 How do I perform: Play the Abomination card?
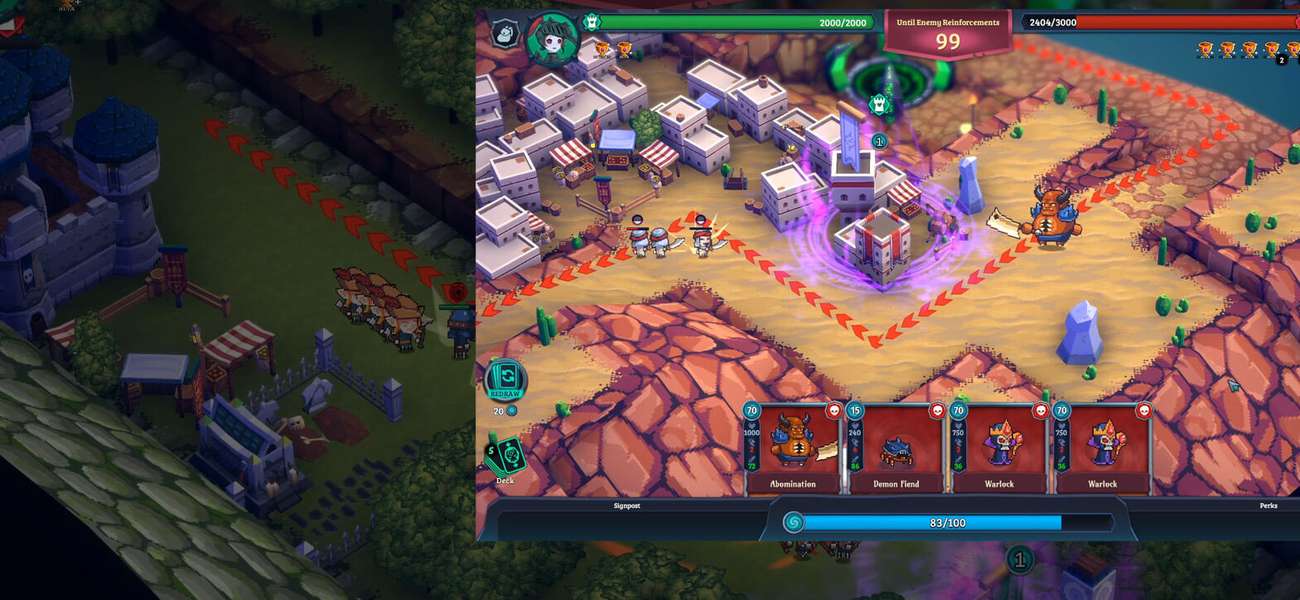(793, 448)
